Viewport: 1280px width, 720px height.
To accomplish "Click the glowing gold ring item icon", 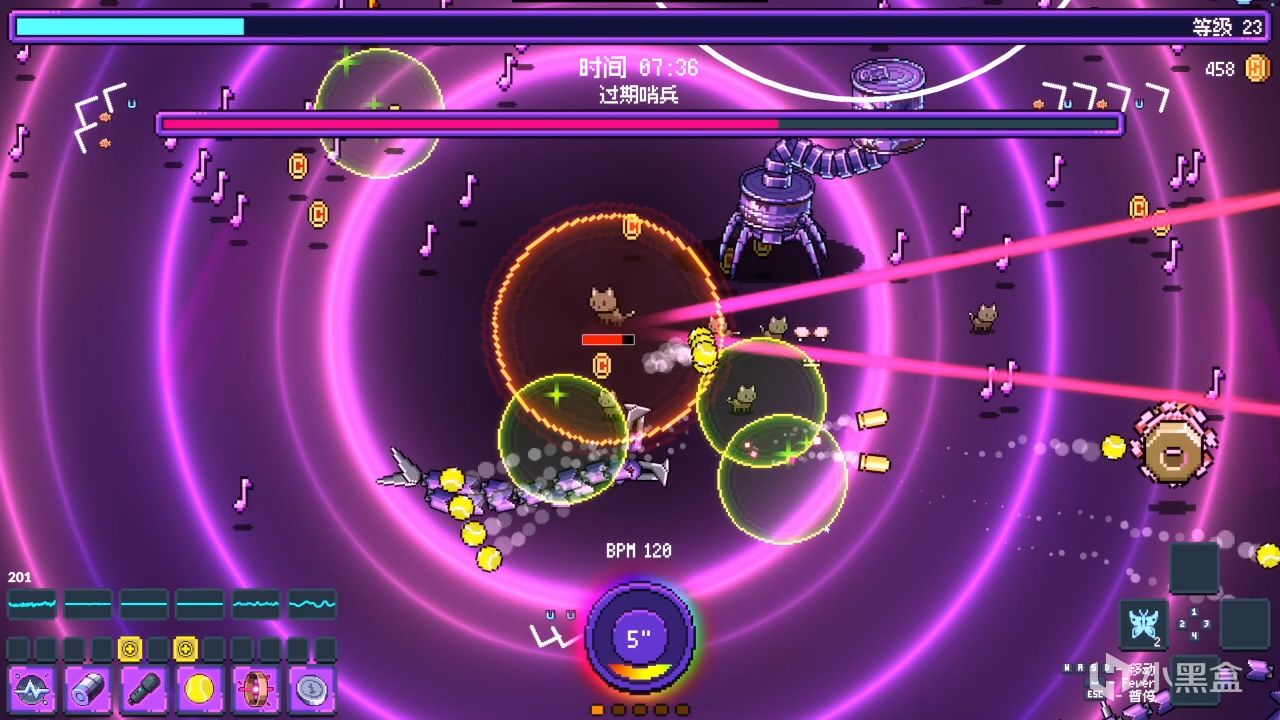I will [256, 690].
